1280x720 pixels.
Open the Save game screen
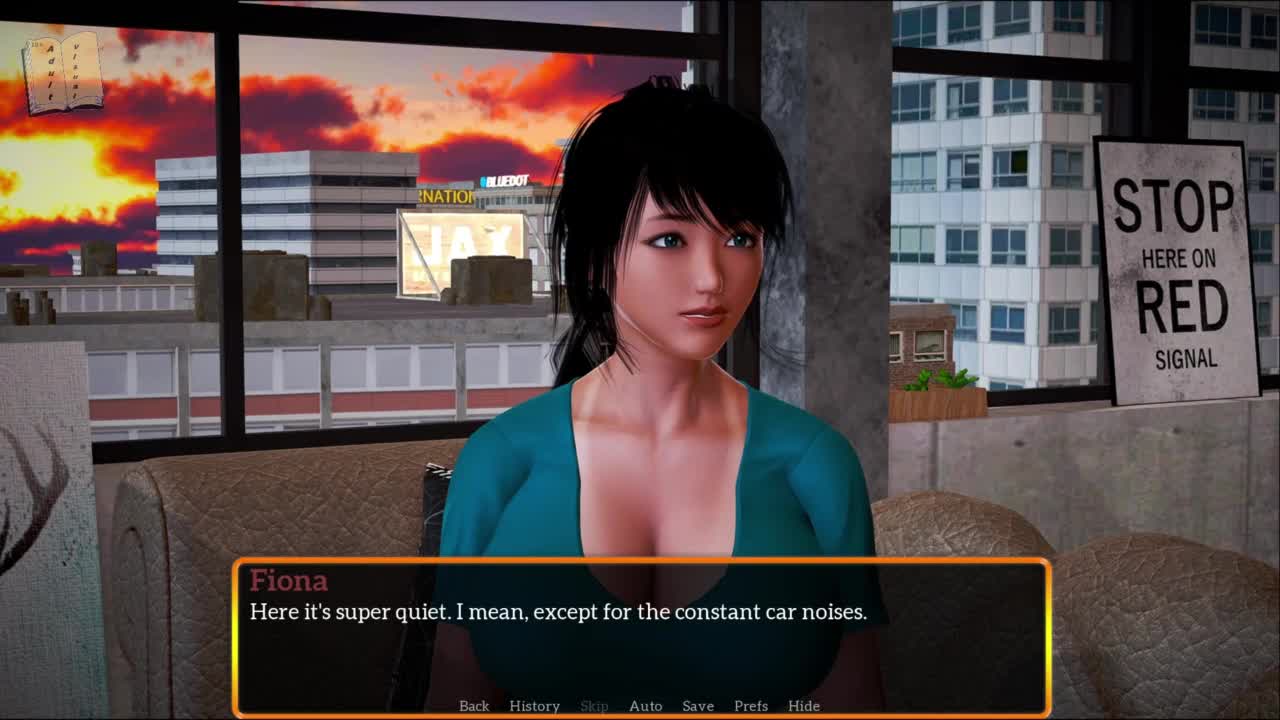(x=698, y=706)
